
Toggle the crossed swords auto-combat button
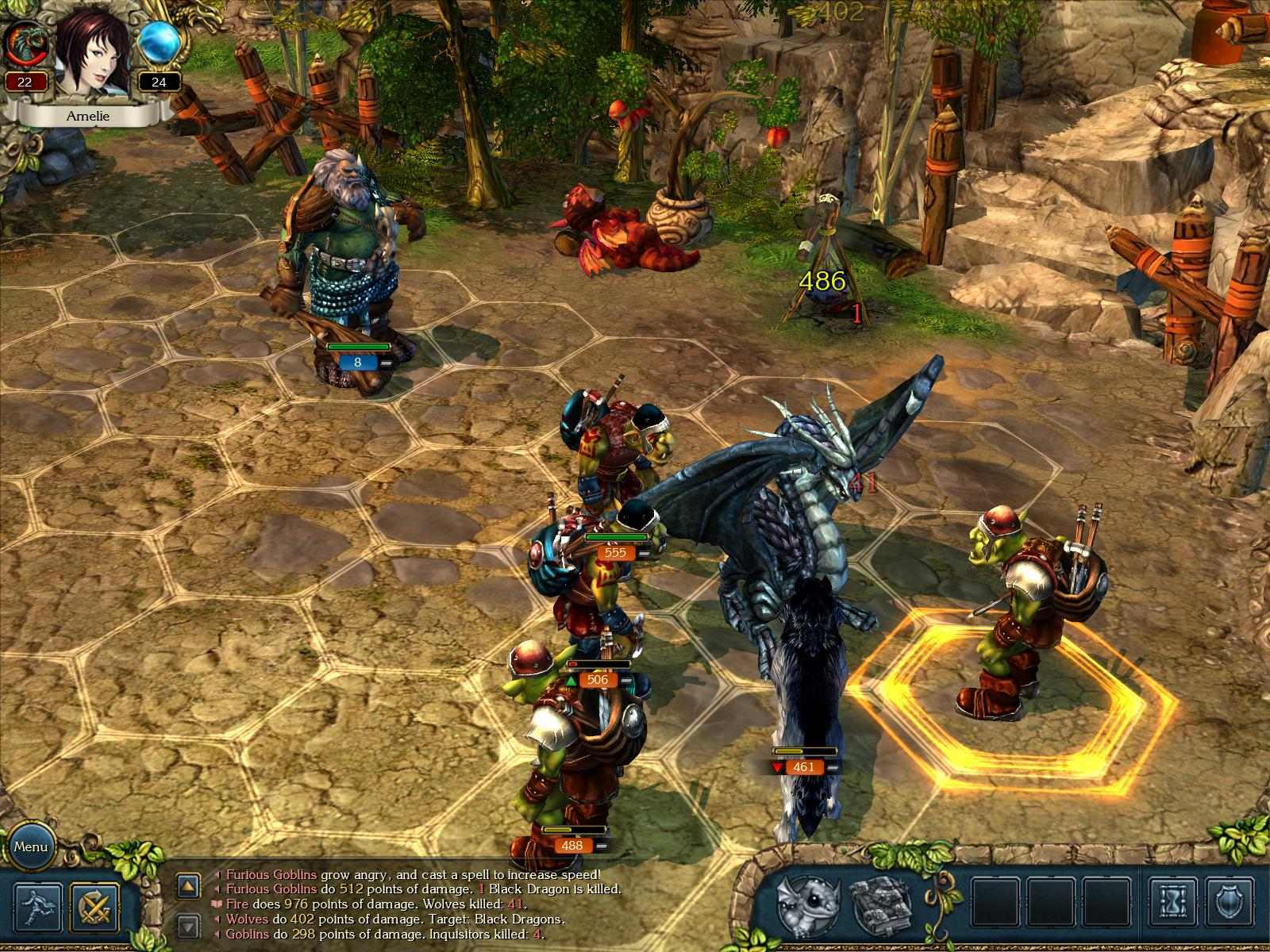(95, 907)
